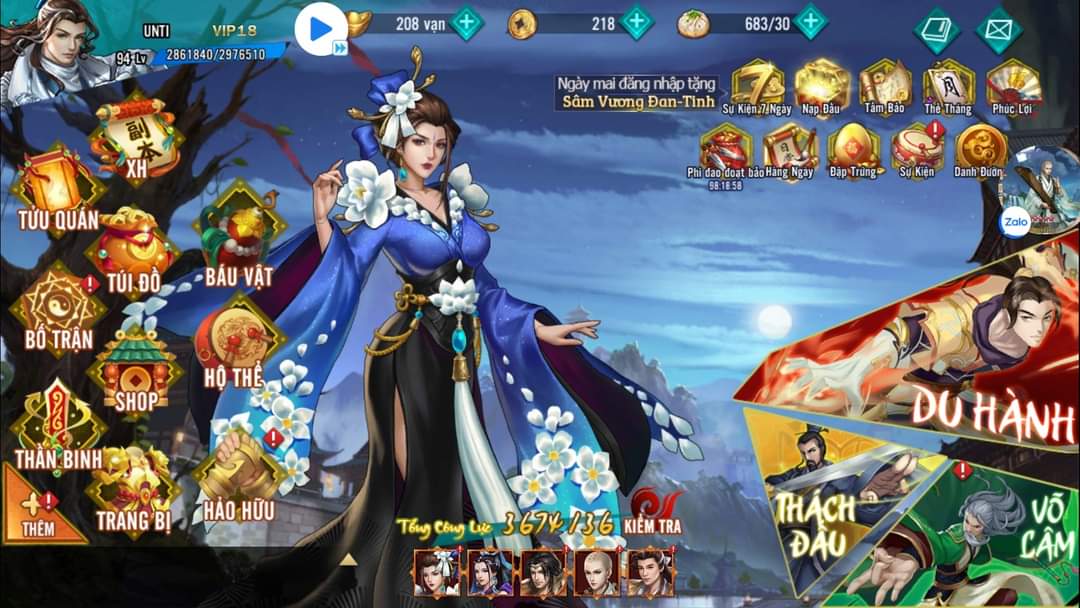Enter the Shop

tap(135, 370)
